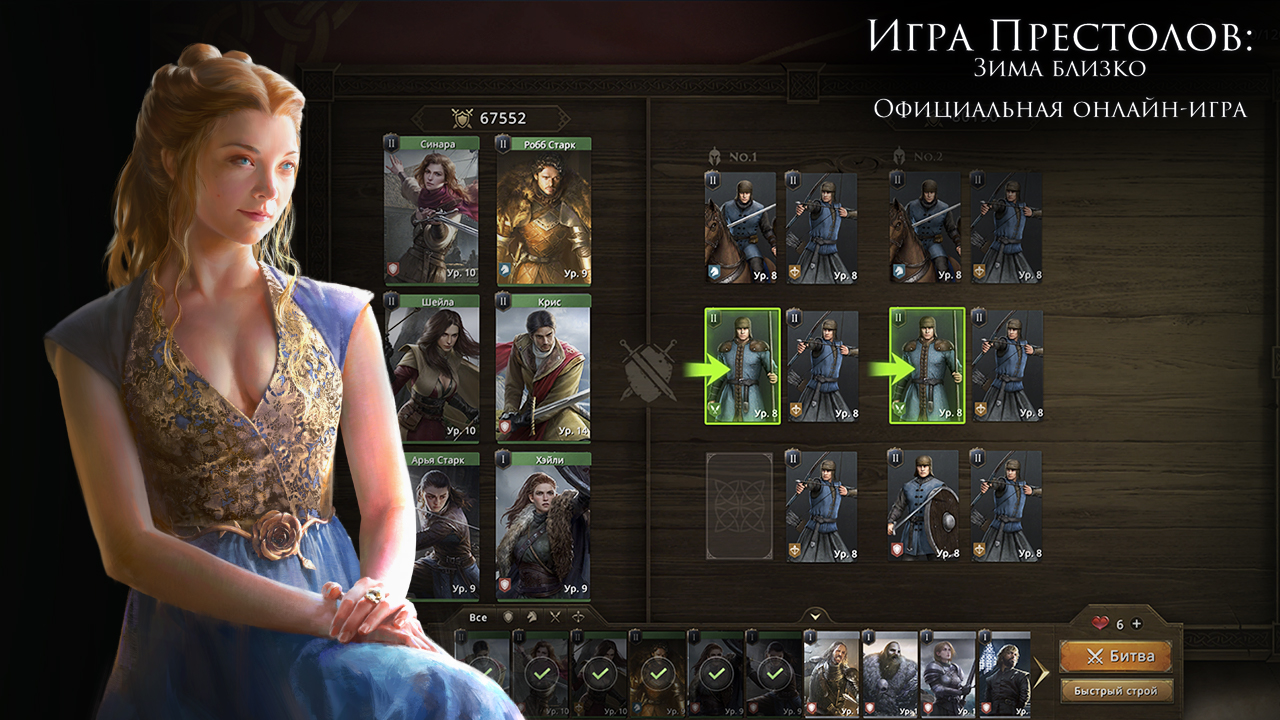Image resolution: width=1280 pixels, height=720 pixels.
Task: Select the bow archer filter icon
Action: point(579,616)
